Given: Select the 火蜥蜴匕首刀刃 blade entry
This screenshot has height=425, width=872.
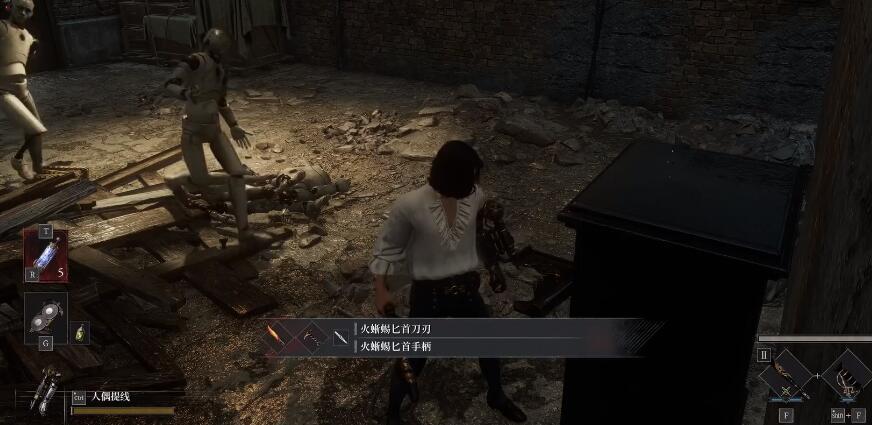Looking at the screenshot, I should coord(396,329).
